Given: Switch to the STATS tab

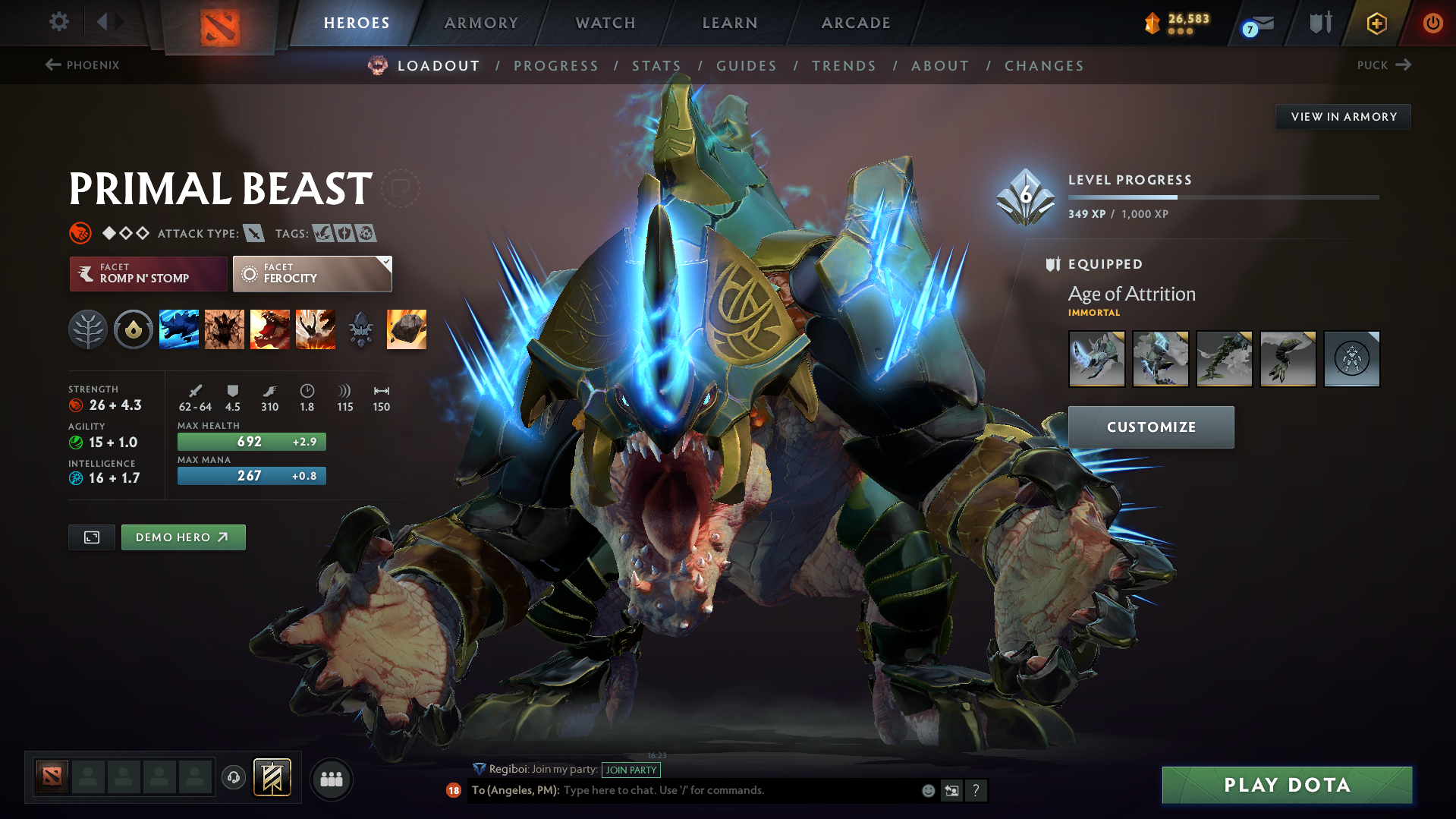Looking at the screenshot, I should pos(657,66).
